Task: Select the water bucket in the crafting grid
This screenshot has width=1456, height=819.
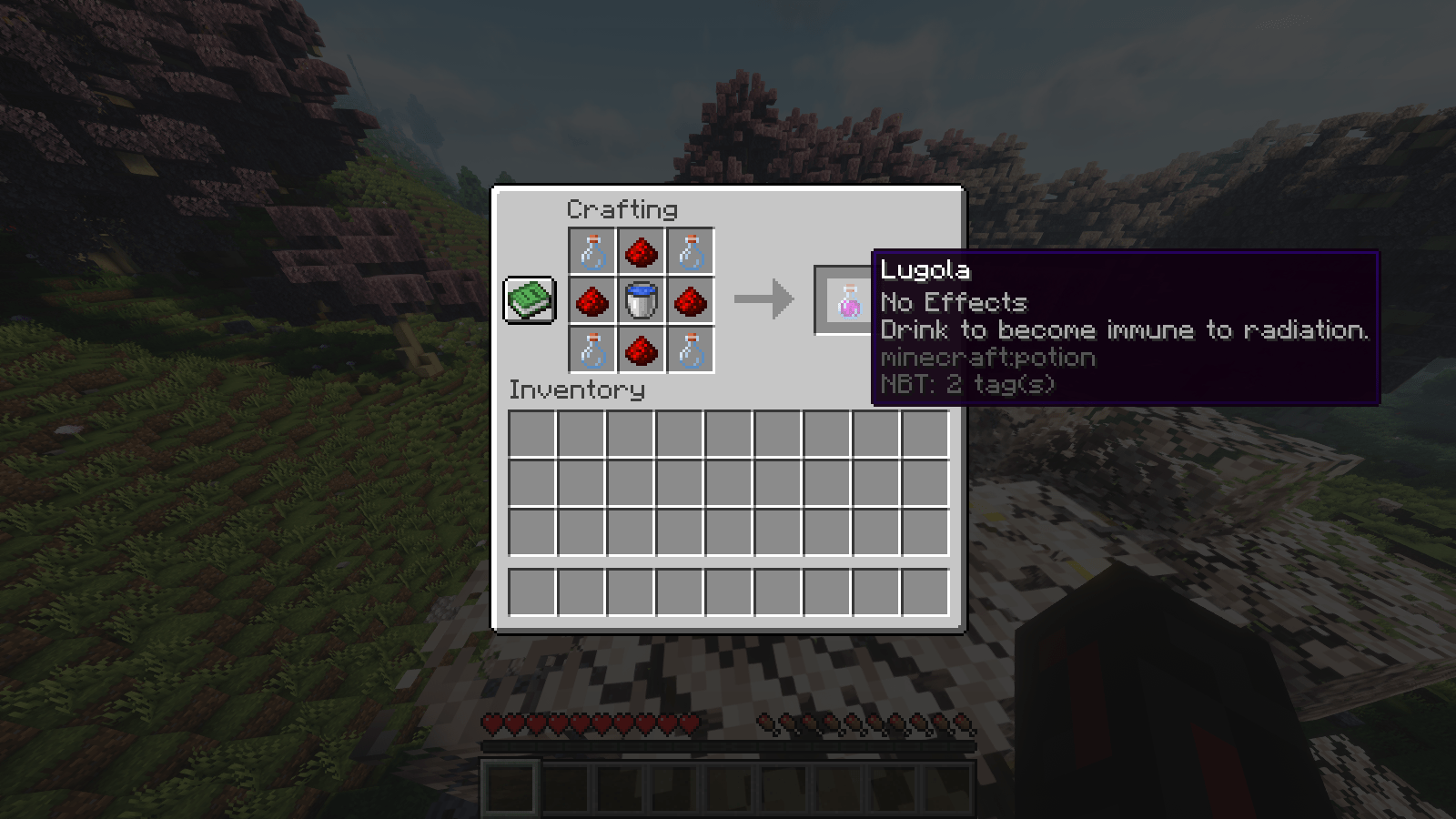Action: coord(641,301)
